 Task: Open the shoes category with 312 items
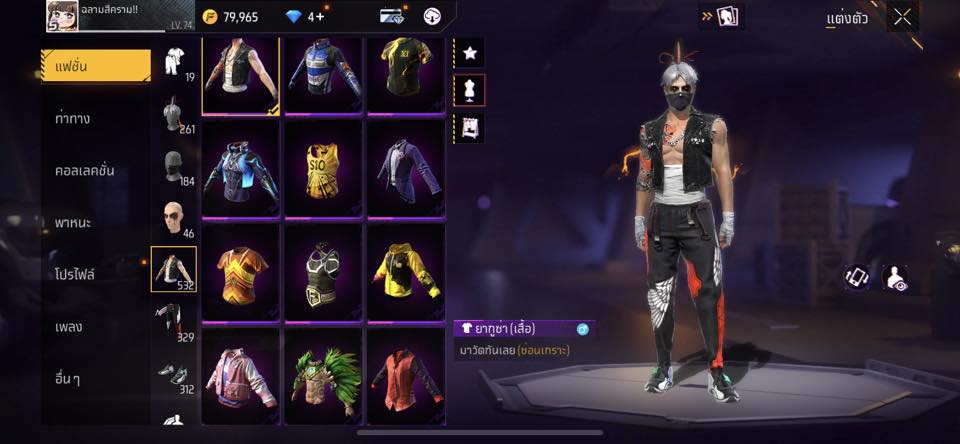click(x=174, y=374)
